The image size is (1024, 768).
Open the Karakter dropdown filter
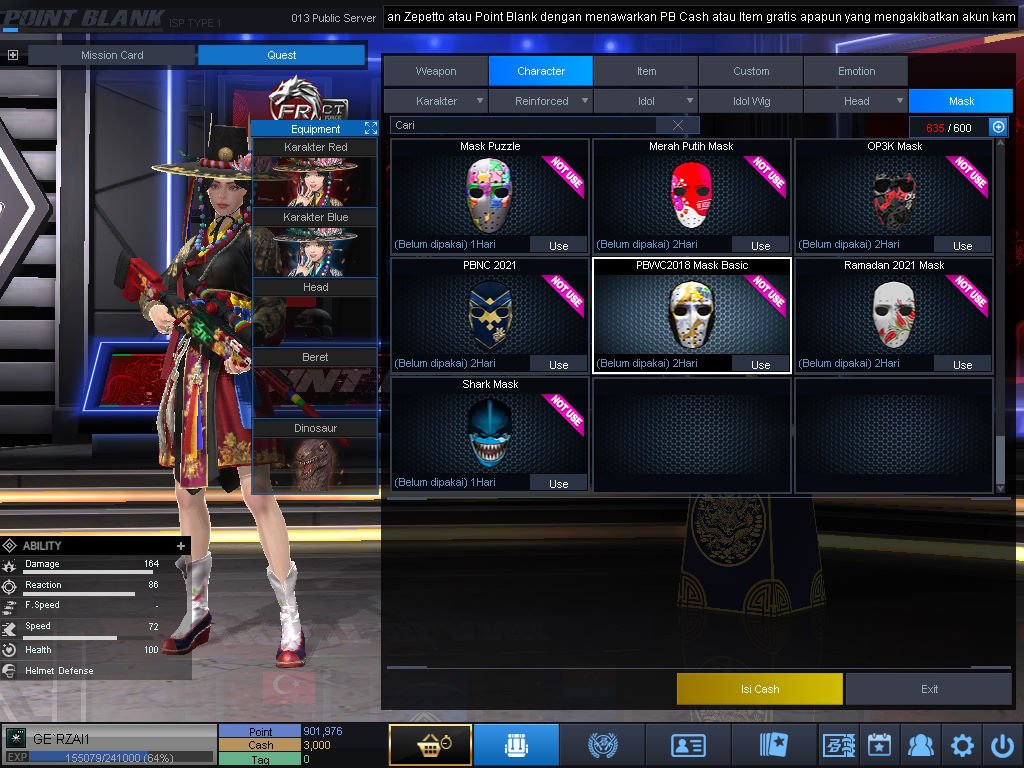(437, 101)
